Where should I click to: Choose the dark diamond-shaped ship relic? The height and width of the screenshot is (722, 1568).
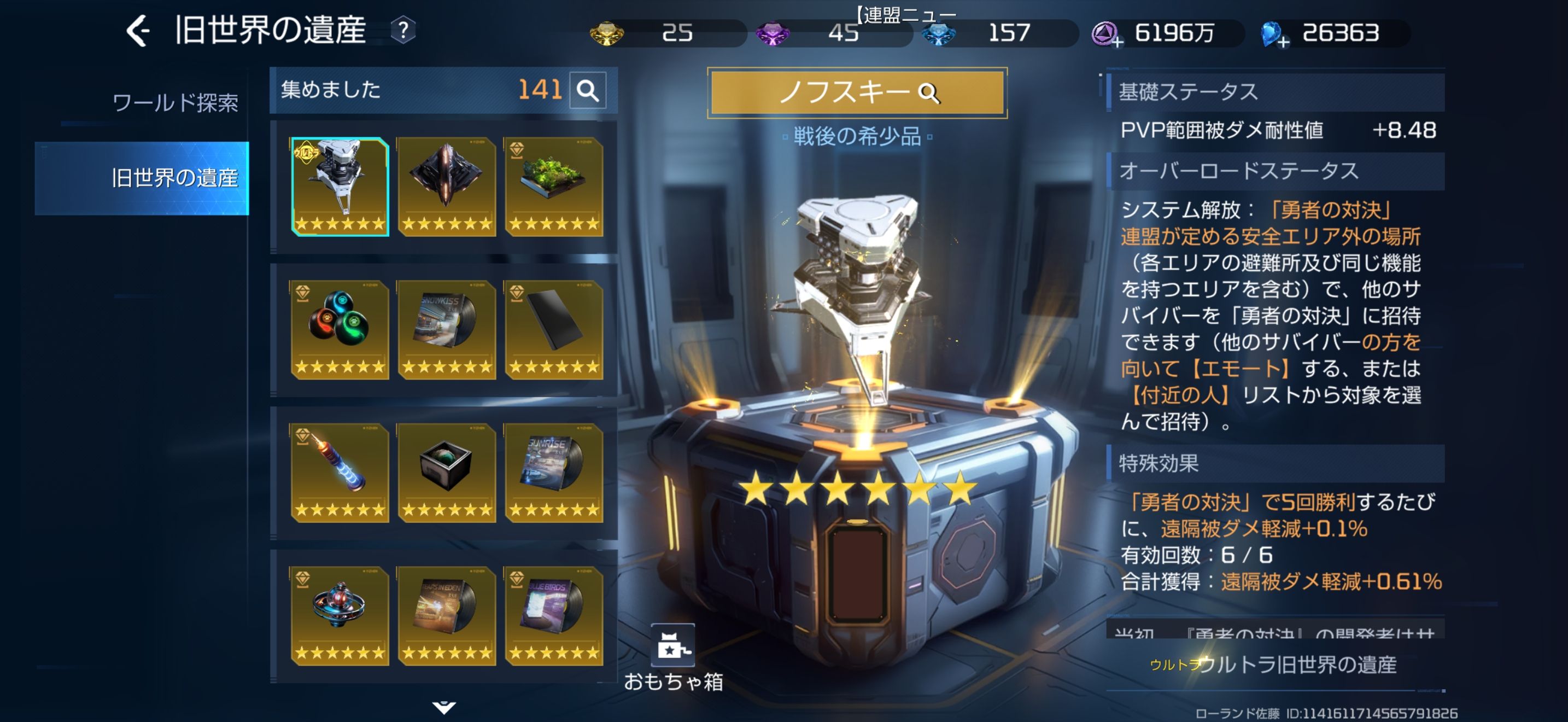(447, 187)
